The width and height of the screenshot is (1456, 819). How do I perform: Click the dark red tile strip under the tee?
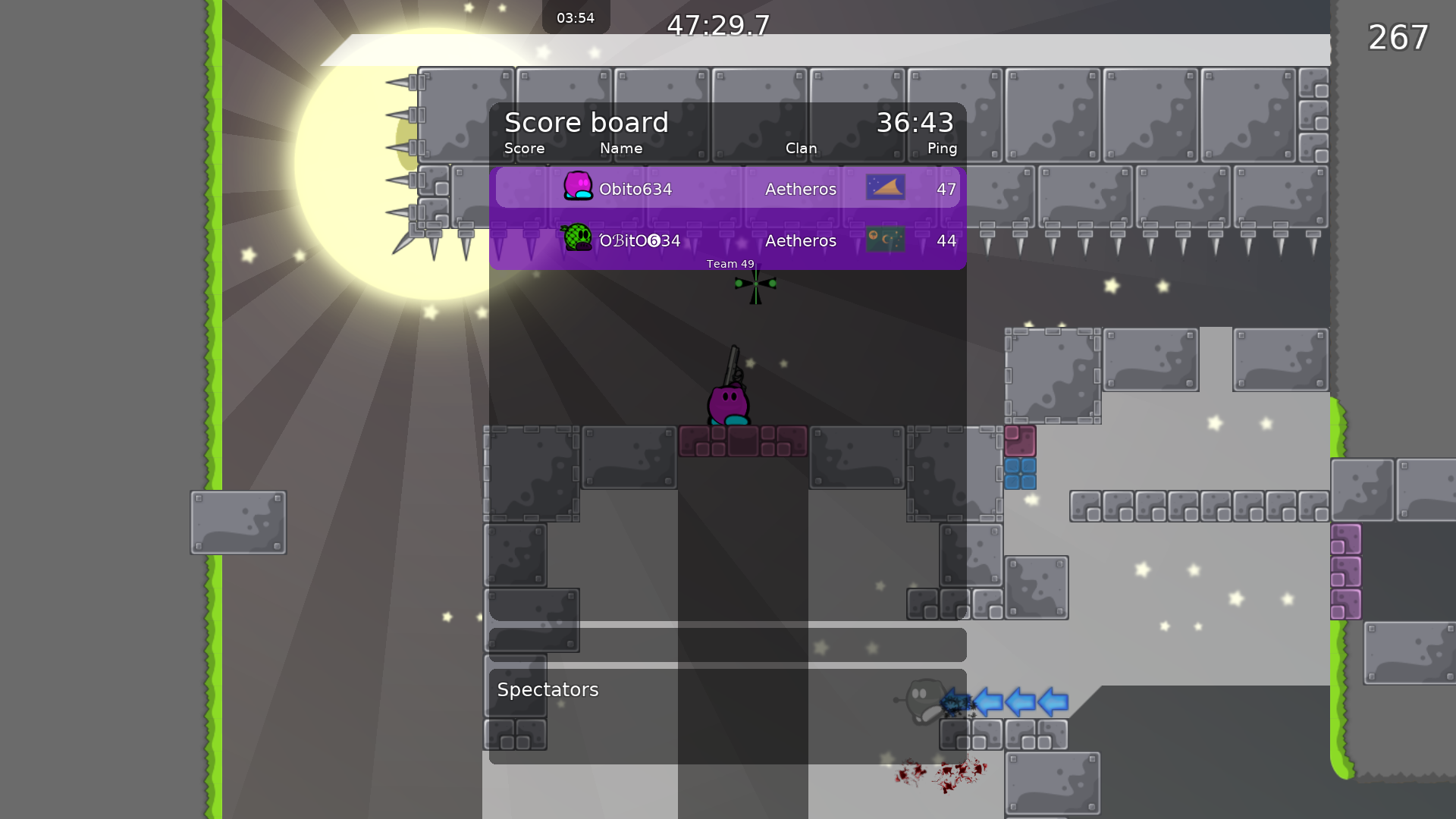pyautogui.click(x=742, y=441)
